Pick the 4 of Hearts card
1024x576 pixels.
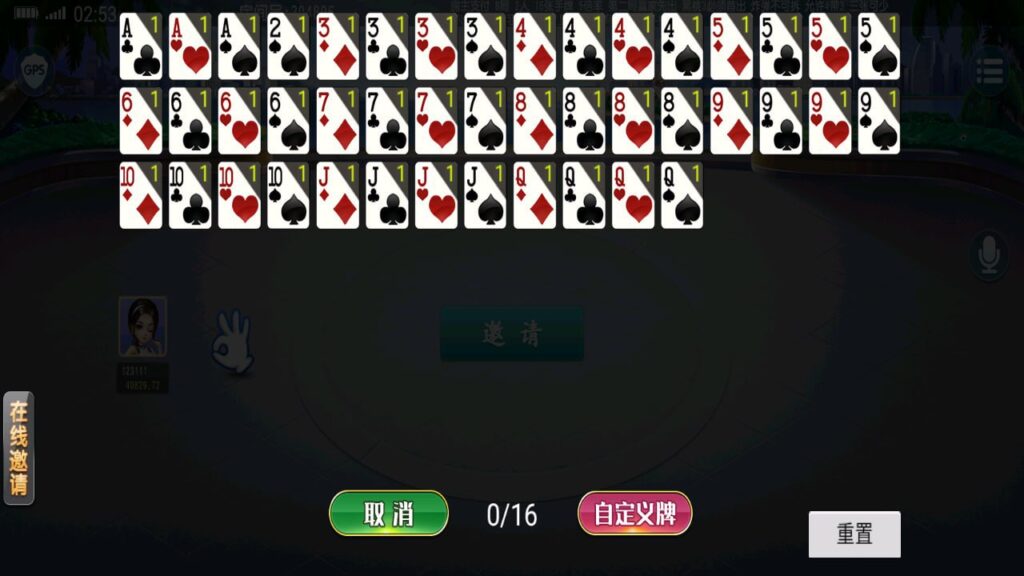click(633, 47)
